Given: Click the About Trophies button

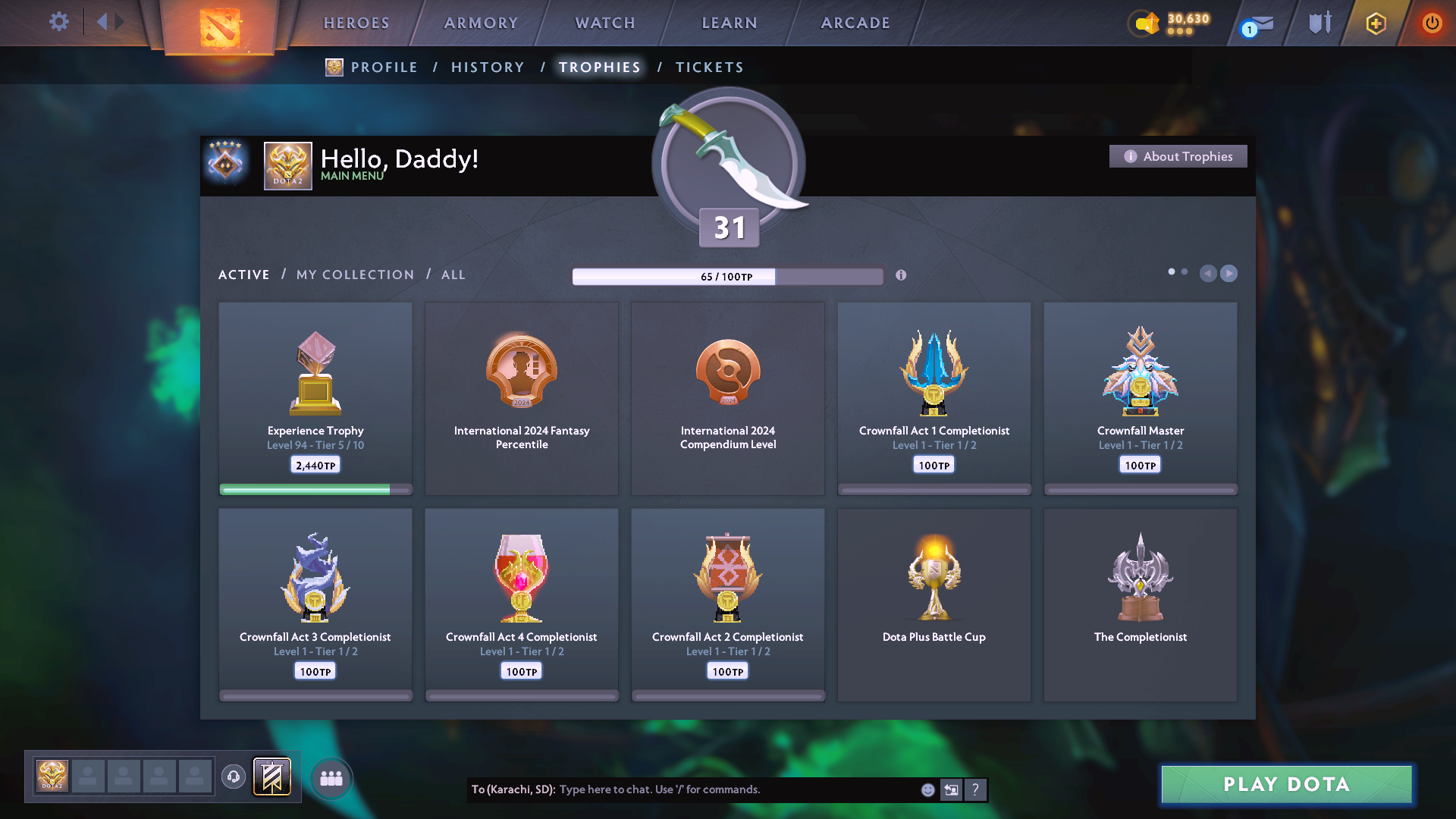Looking at the screenshot, I should coord(1178,156).
